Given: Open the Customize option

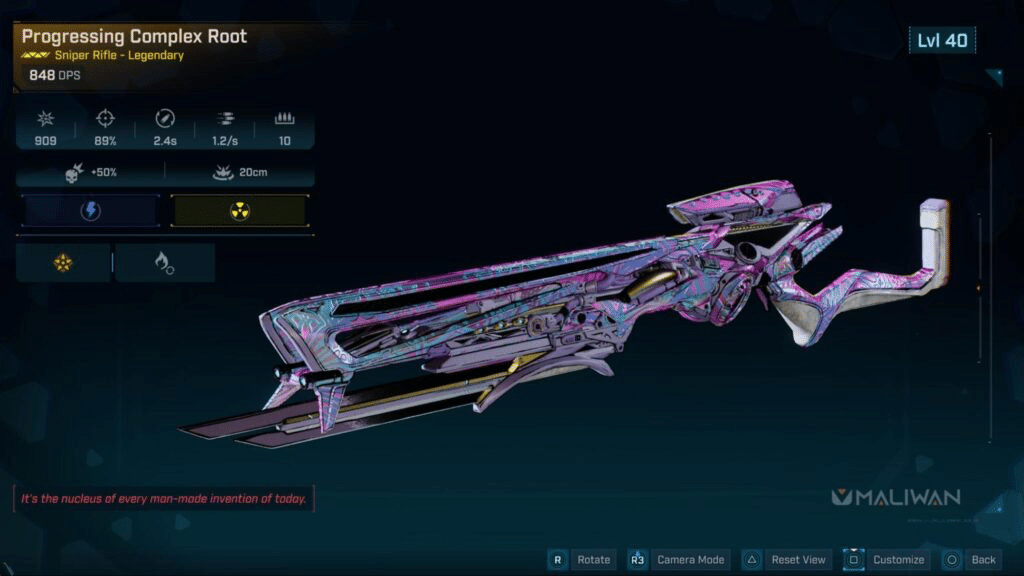Looking at the screenshot, I should point(898,560).
